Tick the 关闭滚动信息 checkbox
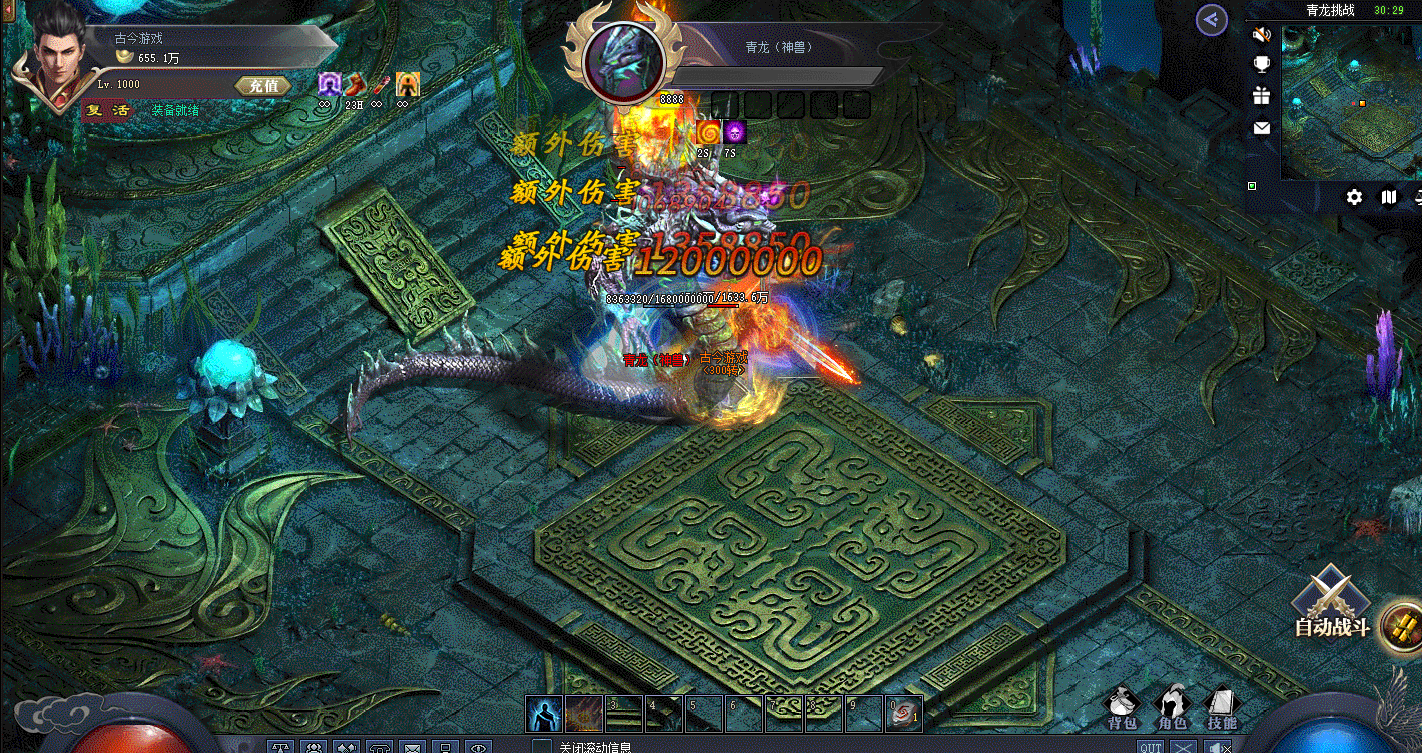This screenshot has height=753, width=1422. coord(542,746)
